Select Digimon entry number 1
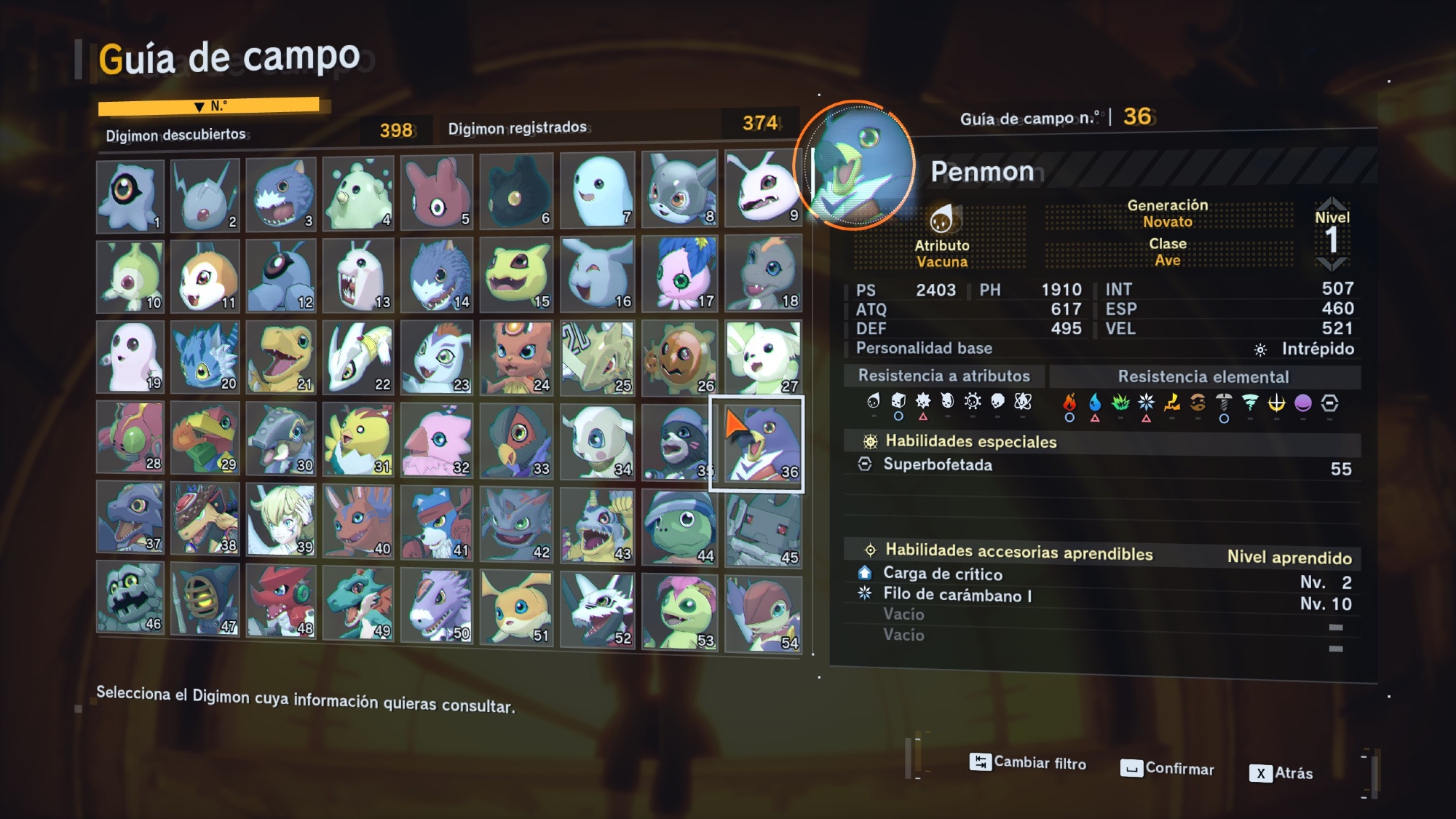 tap(130, 196)
